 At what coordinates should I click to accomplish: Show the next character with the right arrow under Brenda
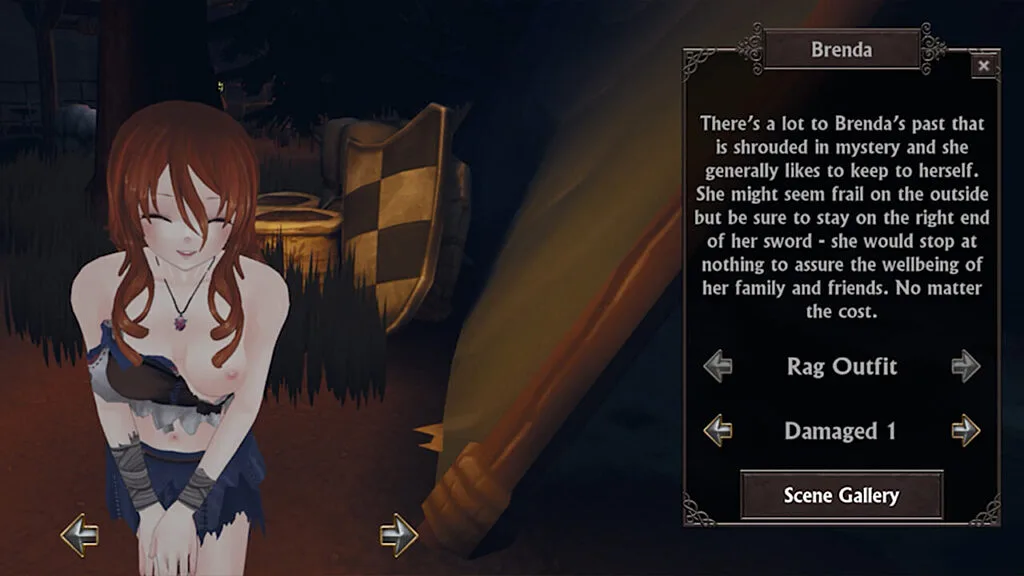[x=398, y=535]
